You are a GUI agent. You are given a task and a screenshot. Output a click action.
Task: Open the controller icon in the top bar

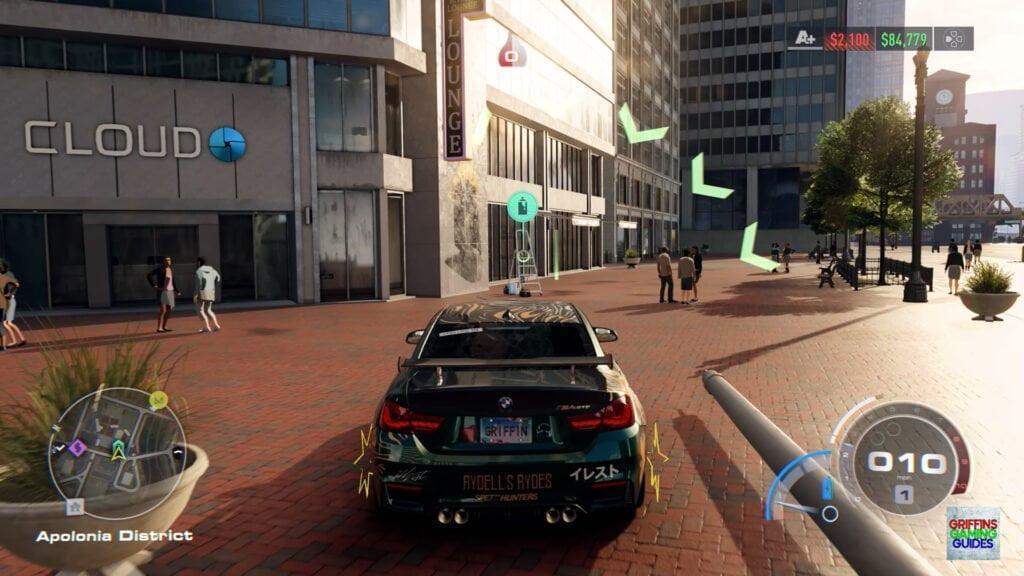pyautogui.click(x=954, y=39)
